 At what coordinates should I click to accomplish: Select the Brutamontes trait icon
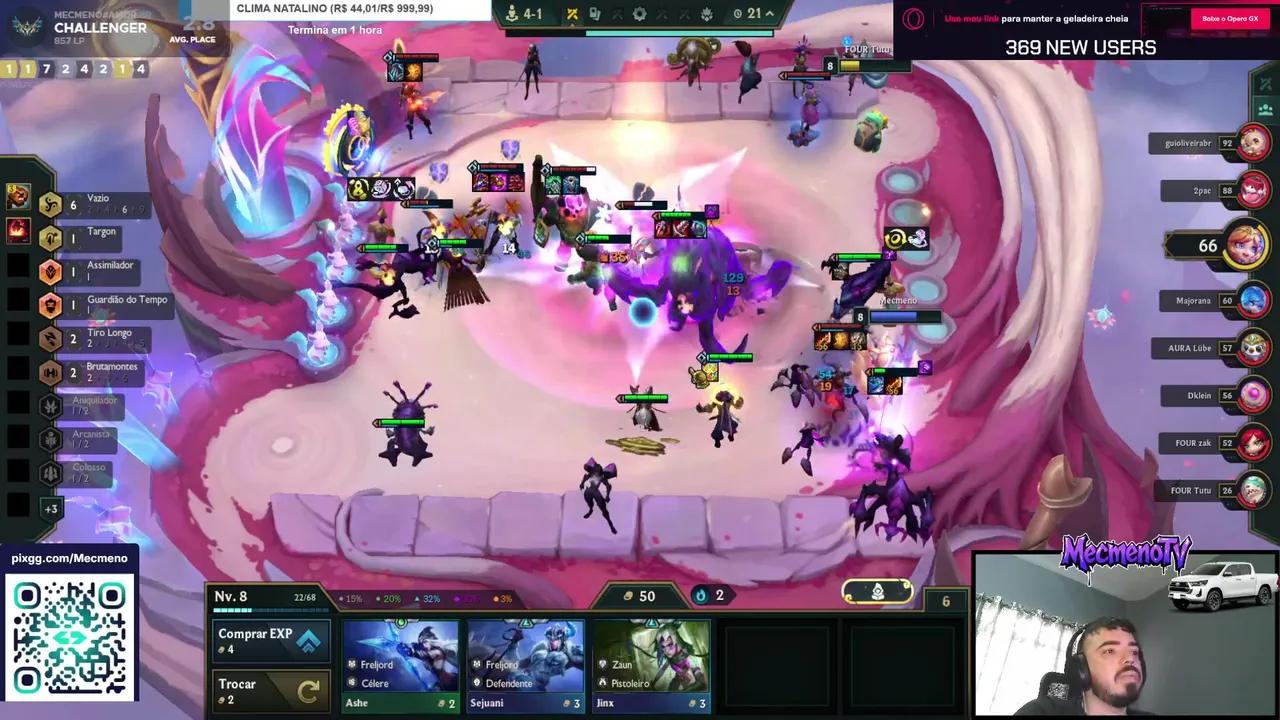tap(50, 373)
